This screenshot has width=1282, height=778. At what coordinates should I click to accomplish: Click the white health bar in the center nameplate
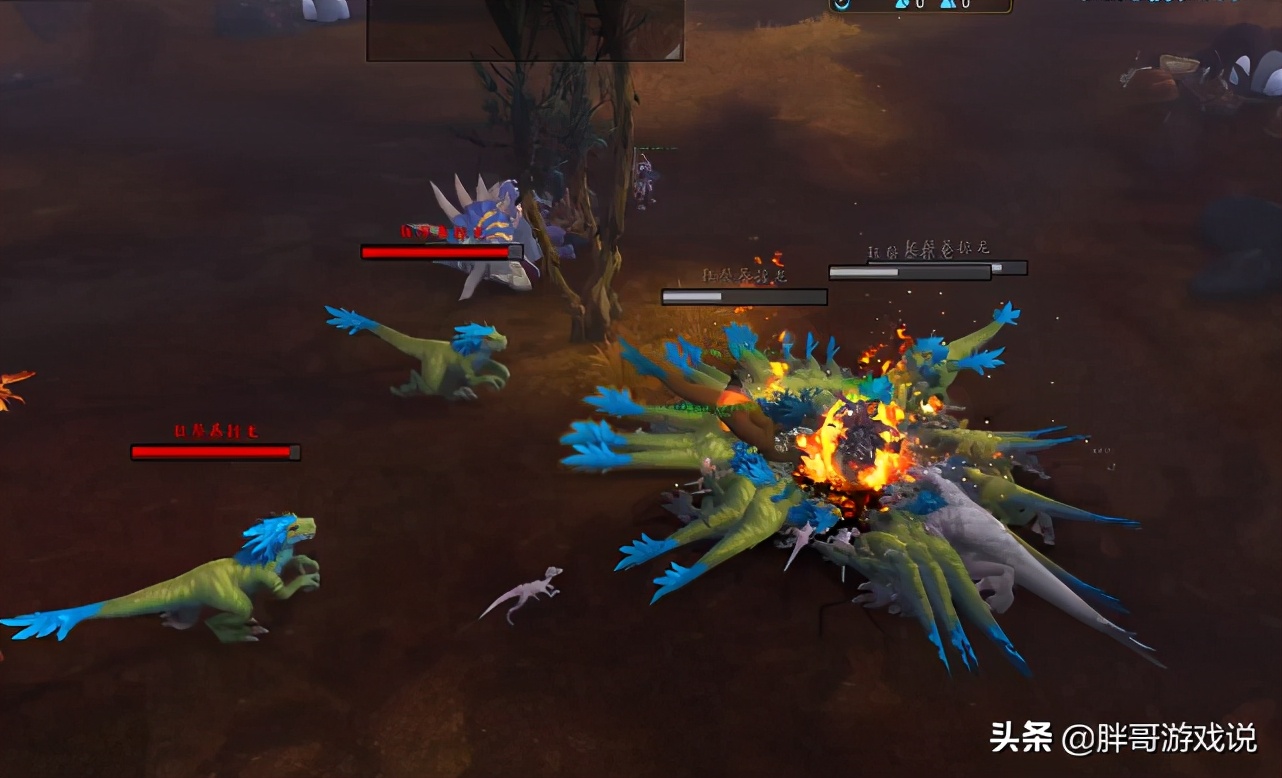(742, 296)
